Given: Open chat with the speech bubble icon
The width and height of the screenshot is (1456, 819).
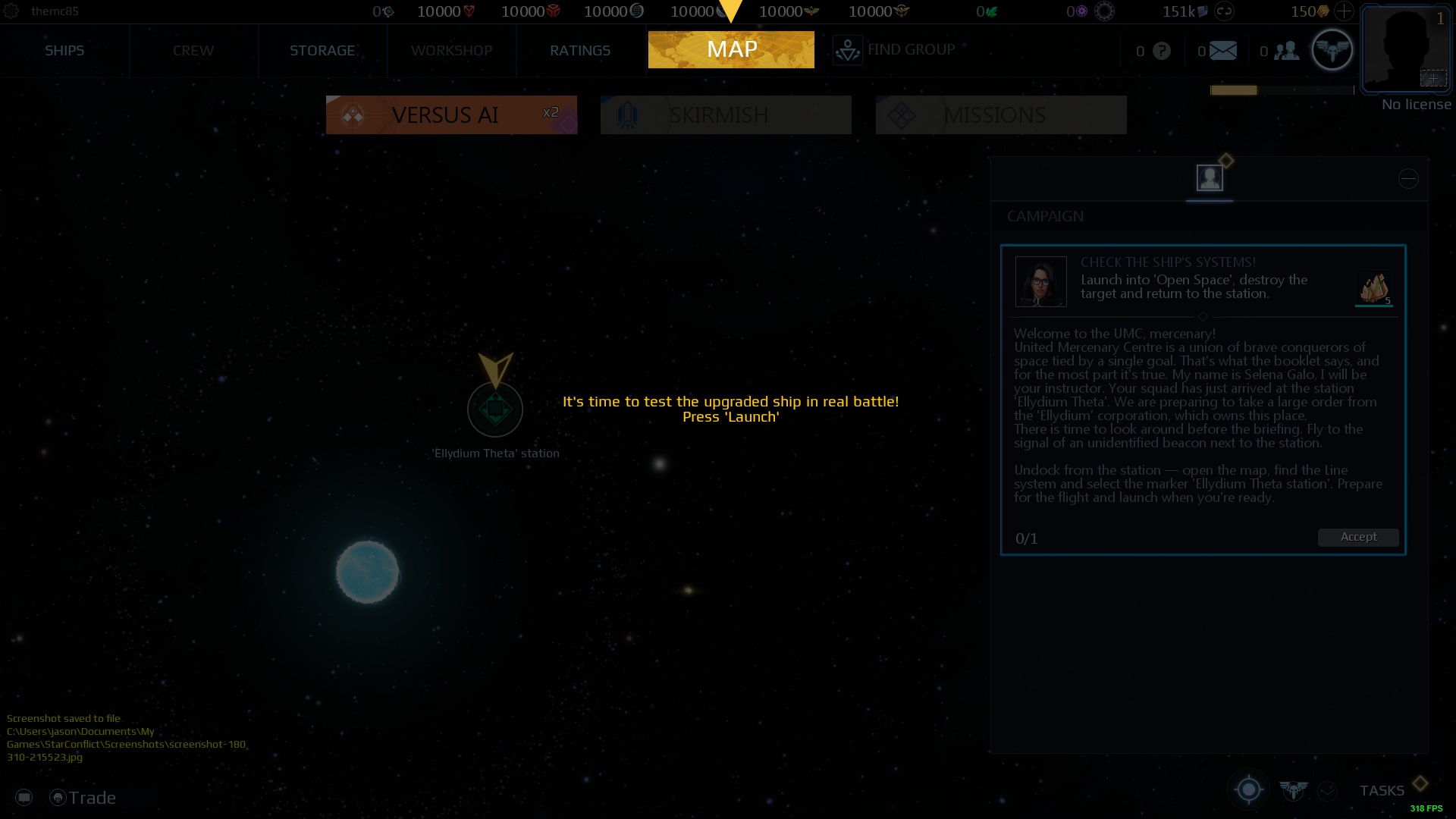Looking at the screenshot, I should 25,796.
